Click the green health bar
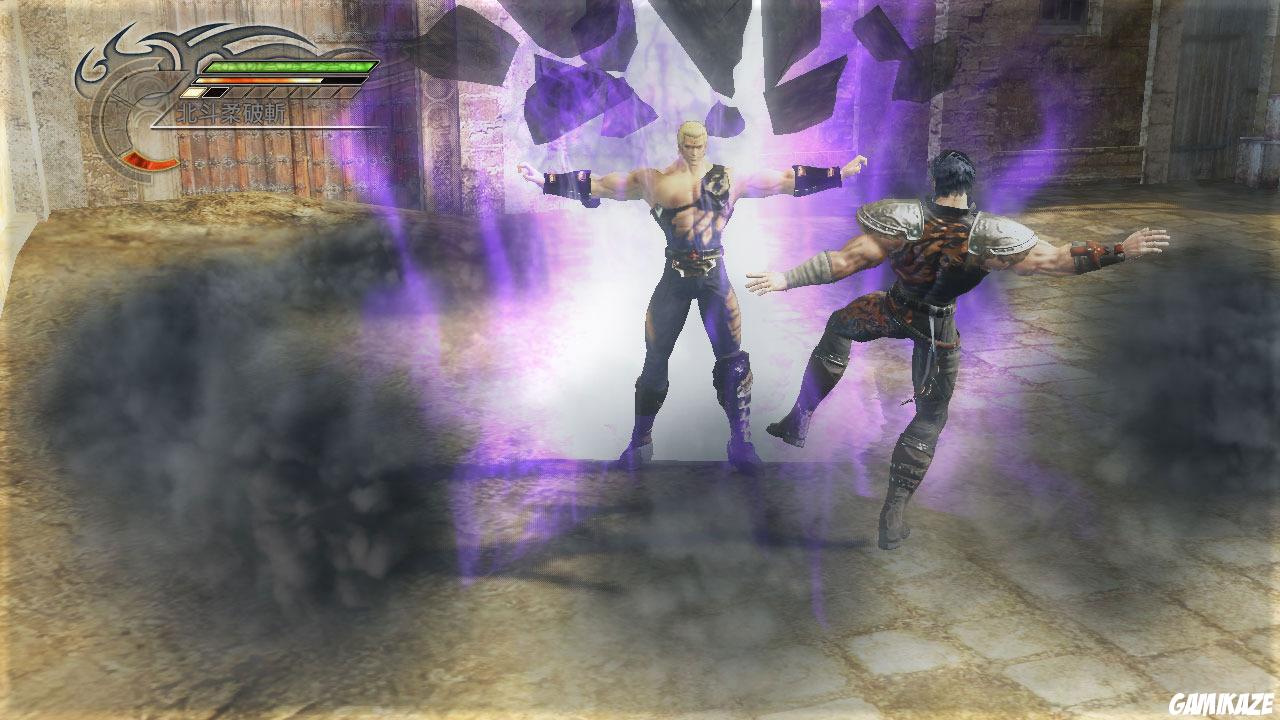The image size is (1280, 720). 290,66
